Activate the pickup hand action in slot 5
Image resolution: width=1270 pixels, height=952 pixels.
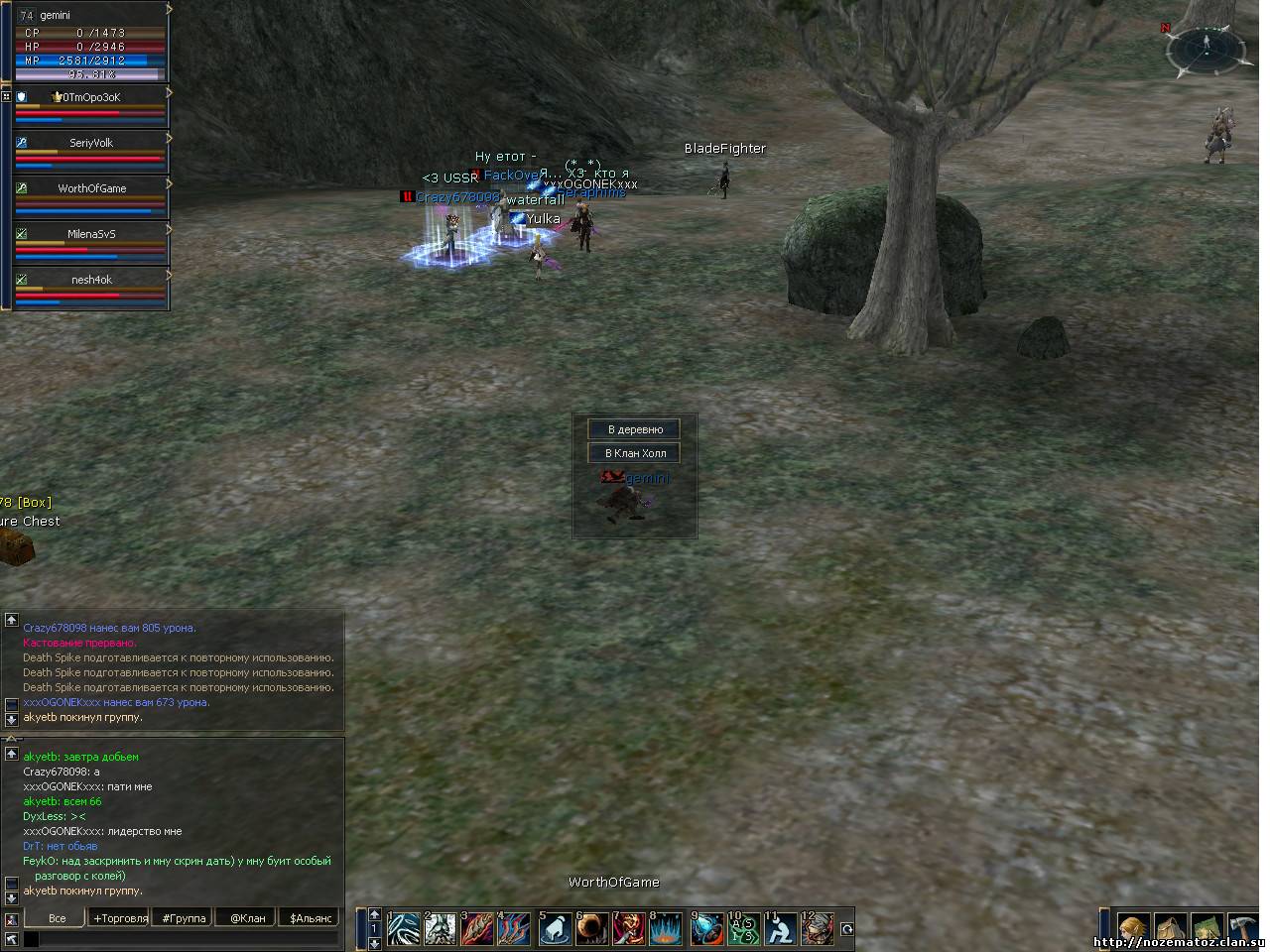(x=555, y=929)
